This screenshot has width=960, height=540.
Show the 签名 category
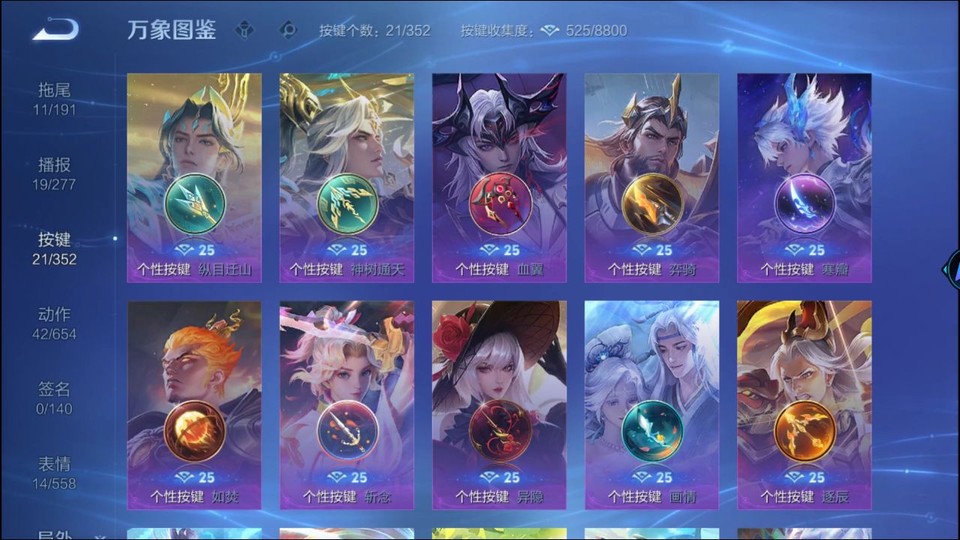coord(54,398)
